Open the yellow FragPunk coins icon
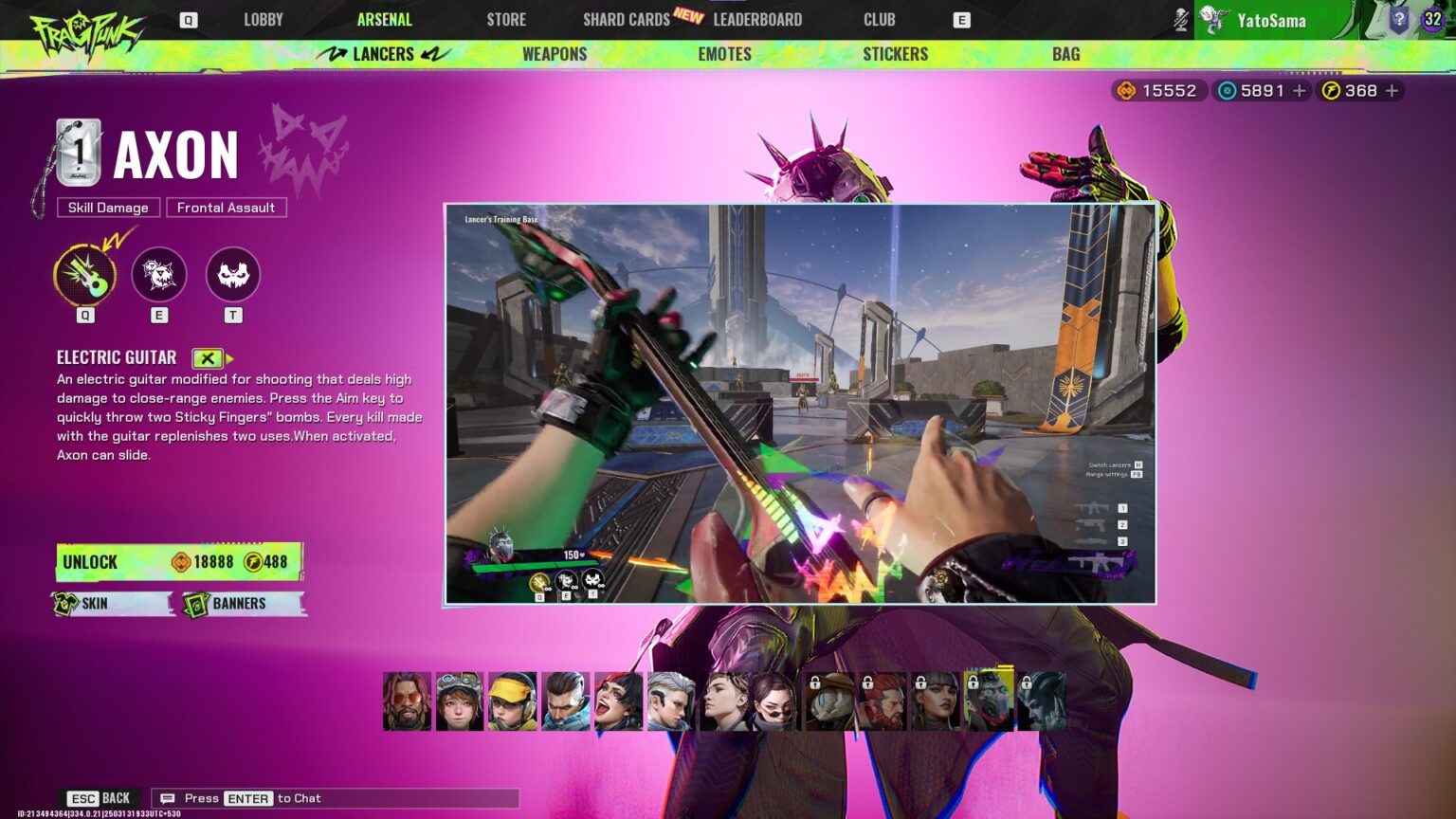The image size is (1456, 819). 1333,90
